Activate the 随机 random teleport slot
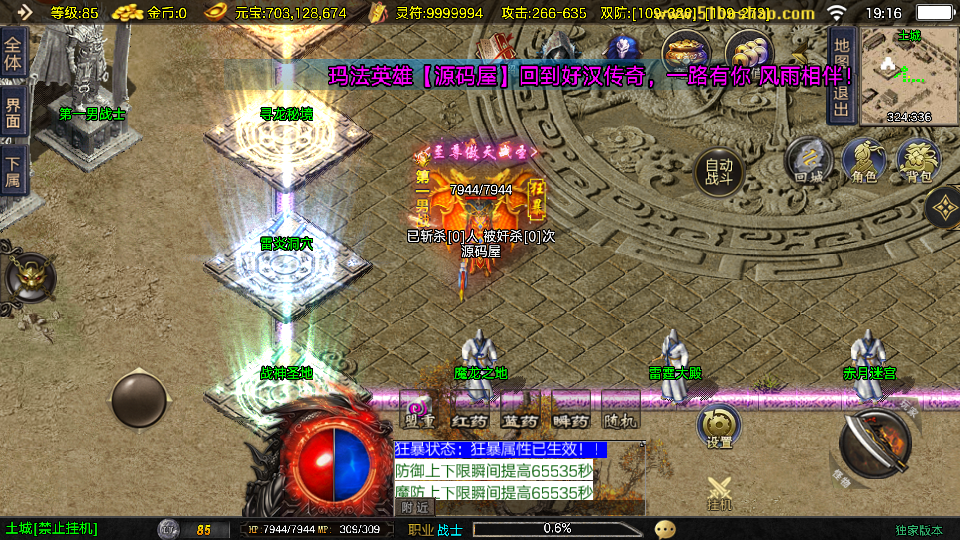 tap(621, 413)
